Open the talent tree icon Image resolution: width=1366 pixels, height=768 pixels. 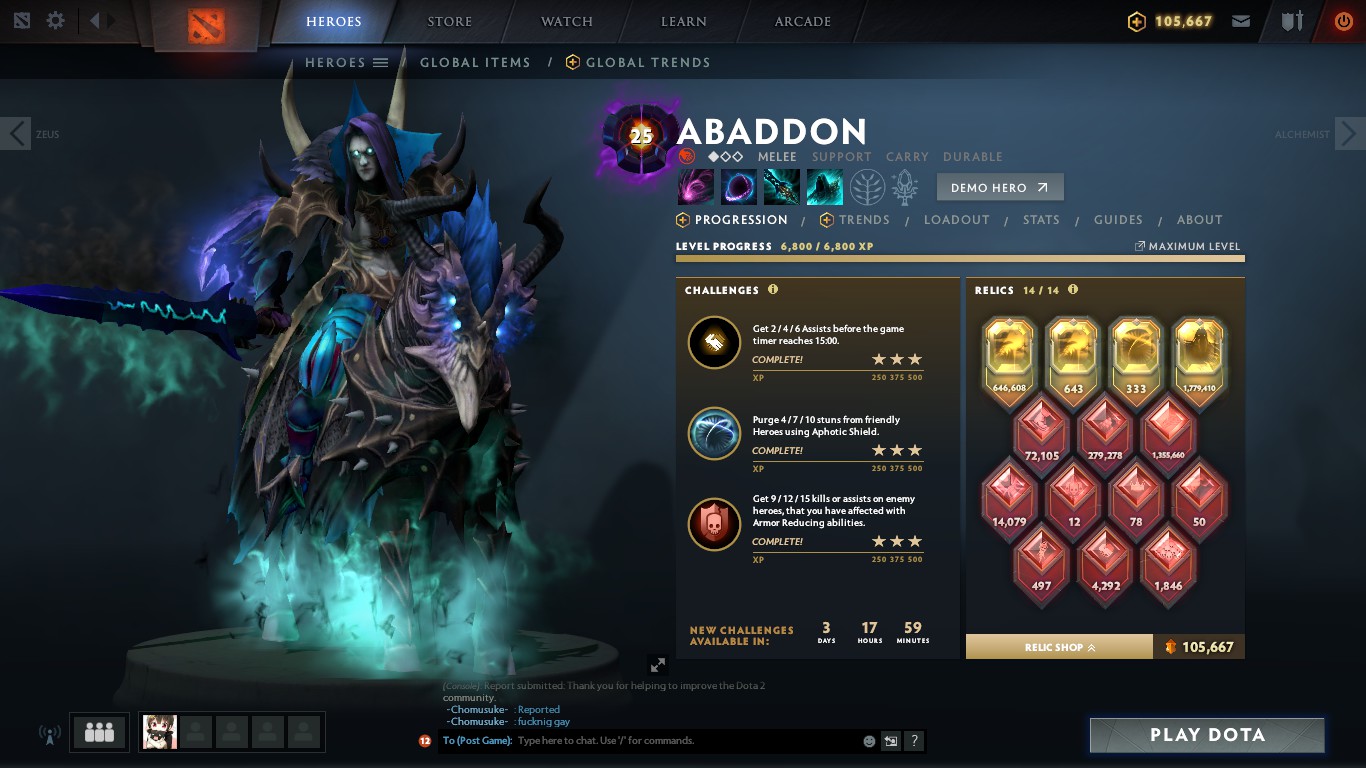click(866, 186)
